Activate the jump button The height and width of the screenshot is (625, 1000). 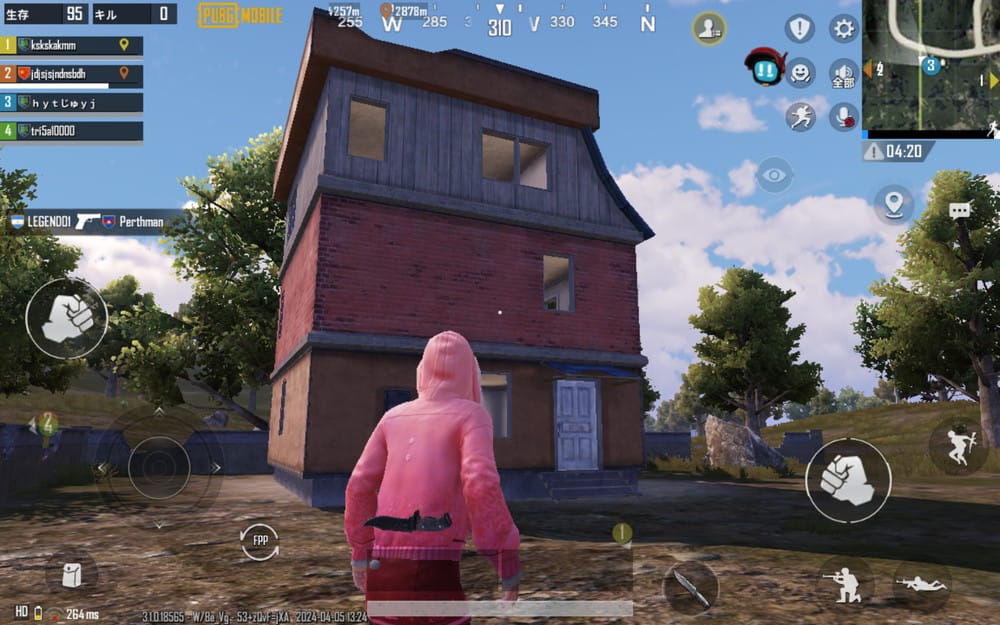click(x=958, y=447)
